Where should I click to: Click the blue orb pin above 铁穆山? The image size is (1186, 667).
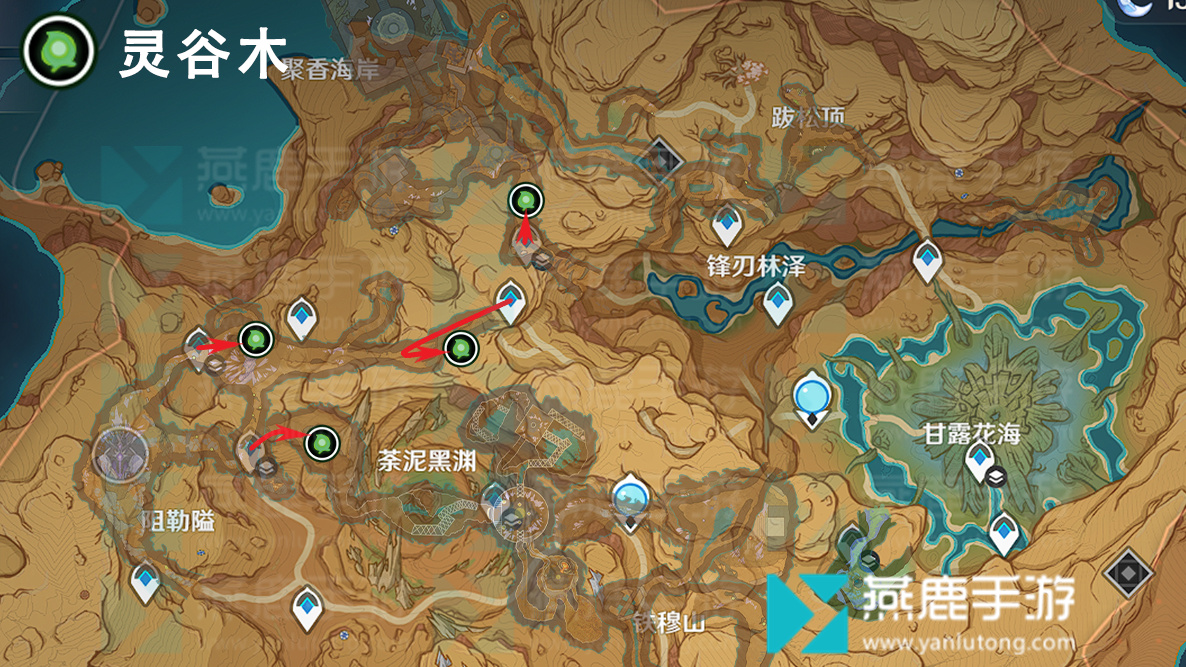(630, 497)
